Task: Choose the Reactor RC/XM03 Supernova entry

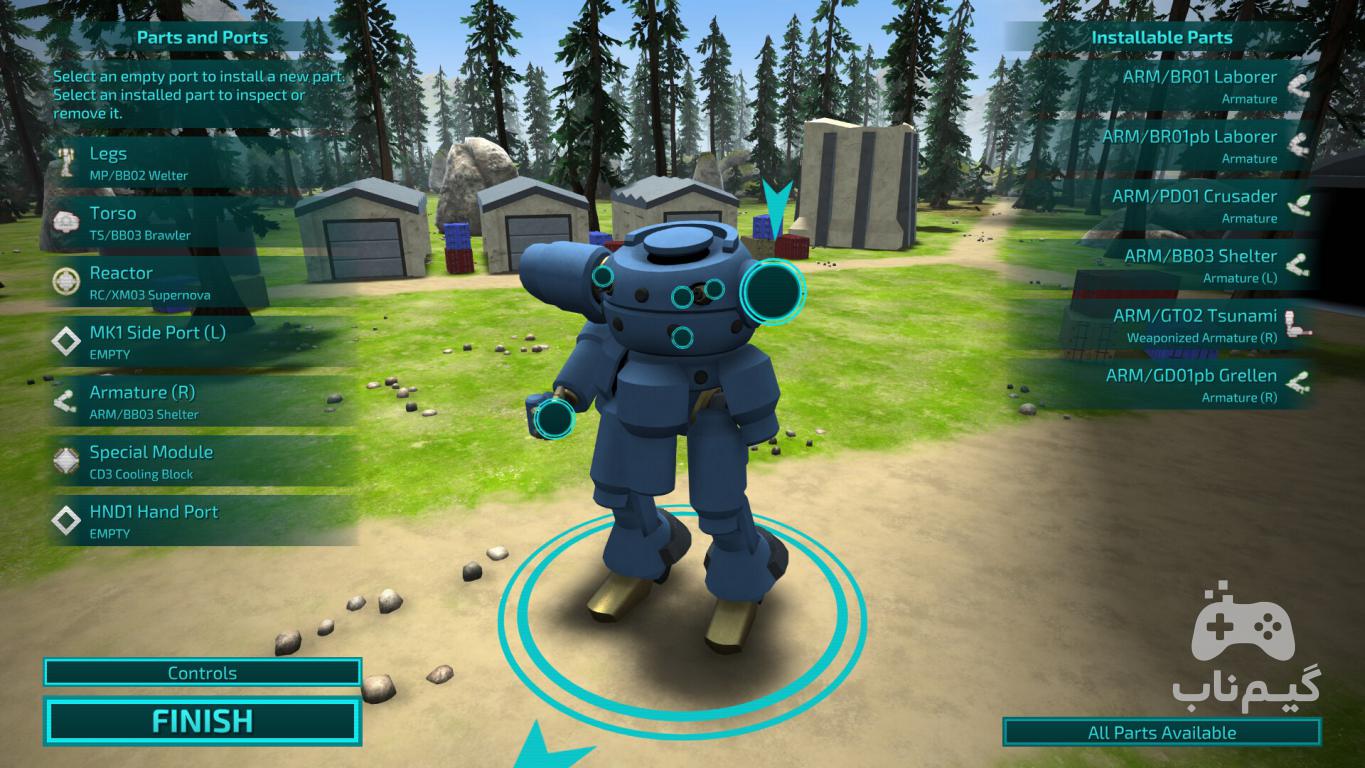Action: coord(200,283)
